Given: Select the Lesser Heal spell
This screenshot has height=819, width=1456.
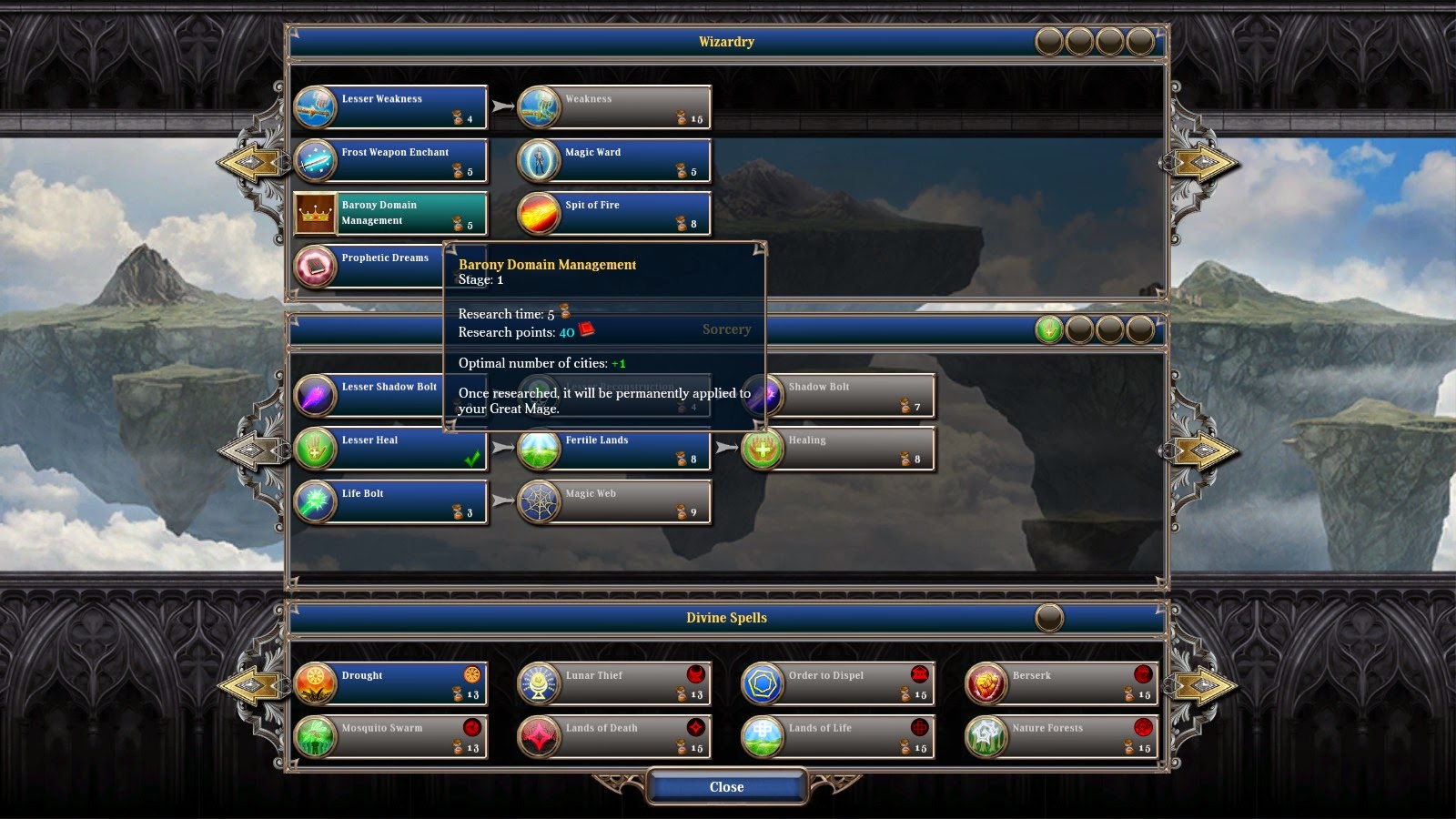Looking at the screenshot, I should pos(391,449).
